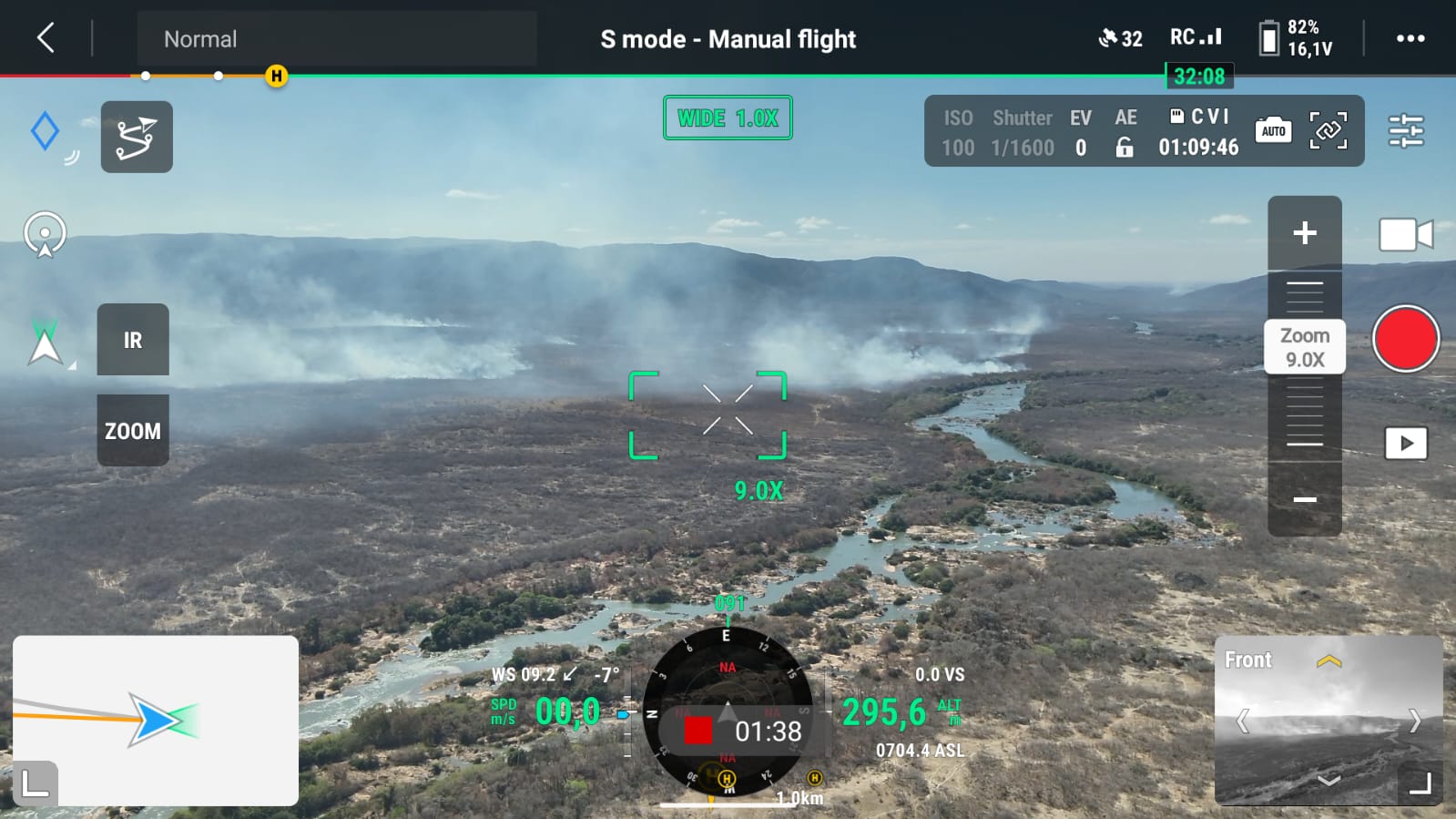1456x819 pixels.
Task: Open the flight route planning icon
Action: (x=137, y=138)
